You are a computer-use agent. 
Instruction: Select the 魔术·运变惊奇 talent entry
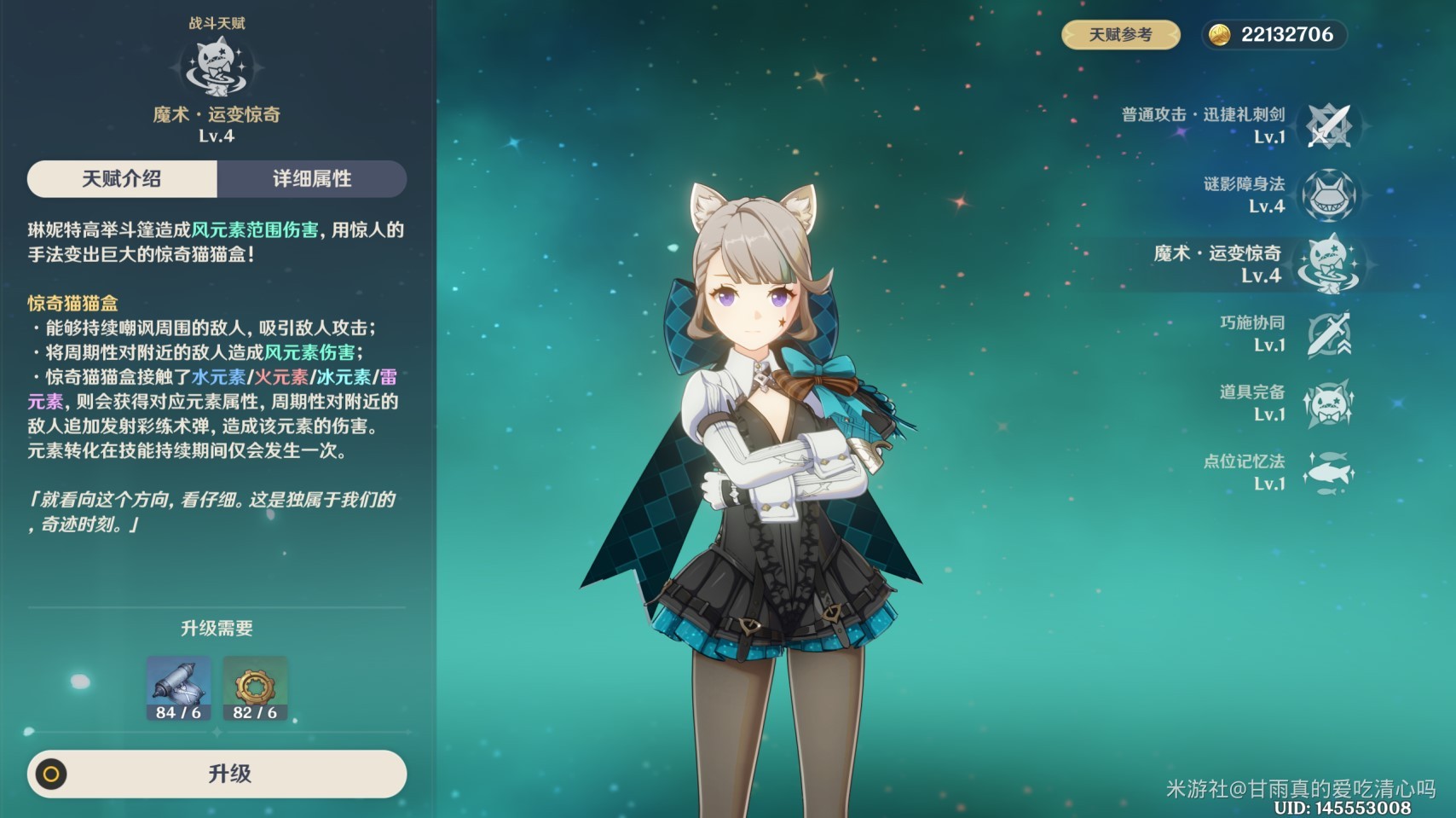(1328, 264)
